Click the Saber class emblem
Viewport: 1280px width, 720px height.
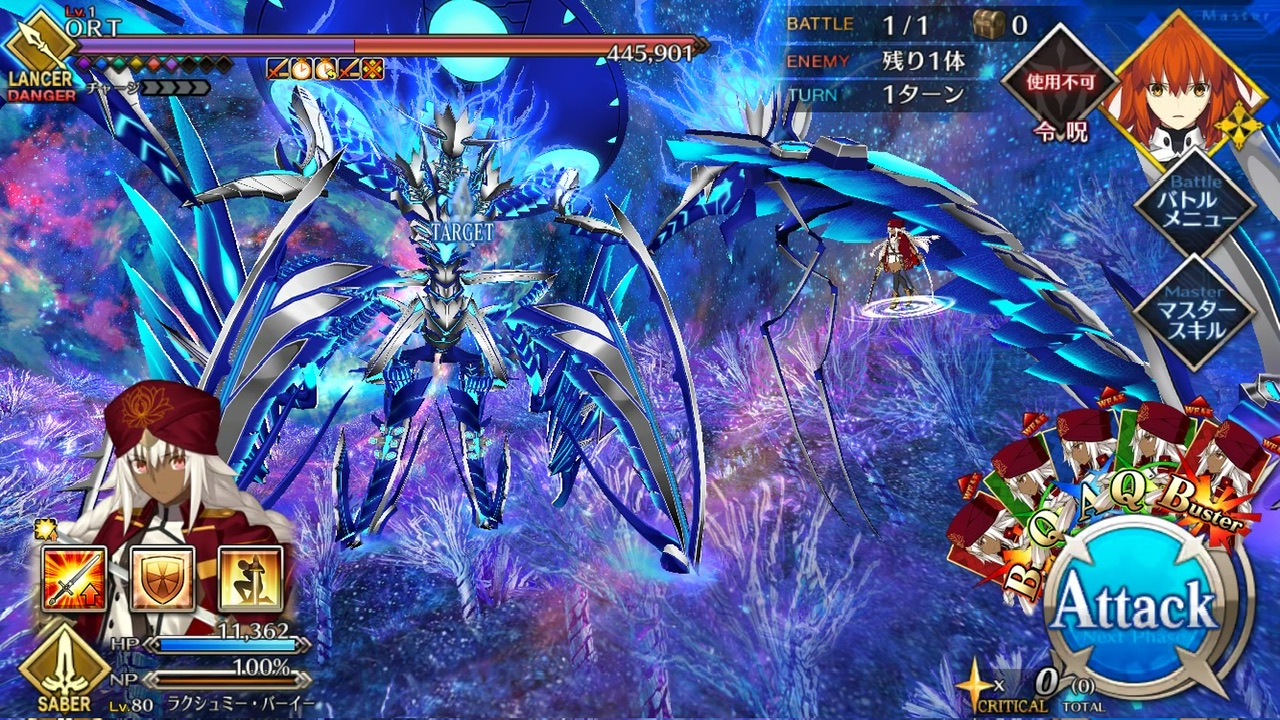(x=63, y=667)
